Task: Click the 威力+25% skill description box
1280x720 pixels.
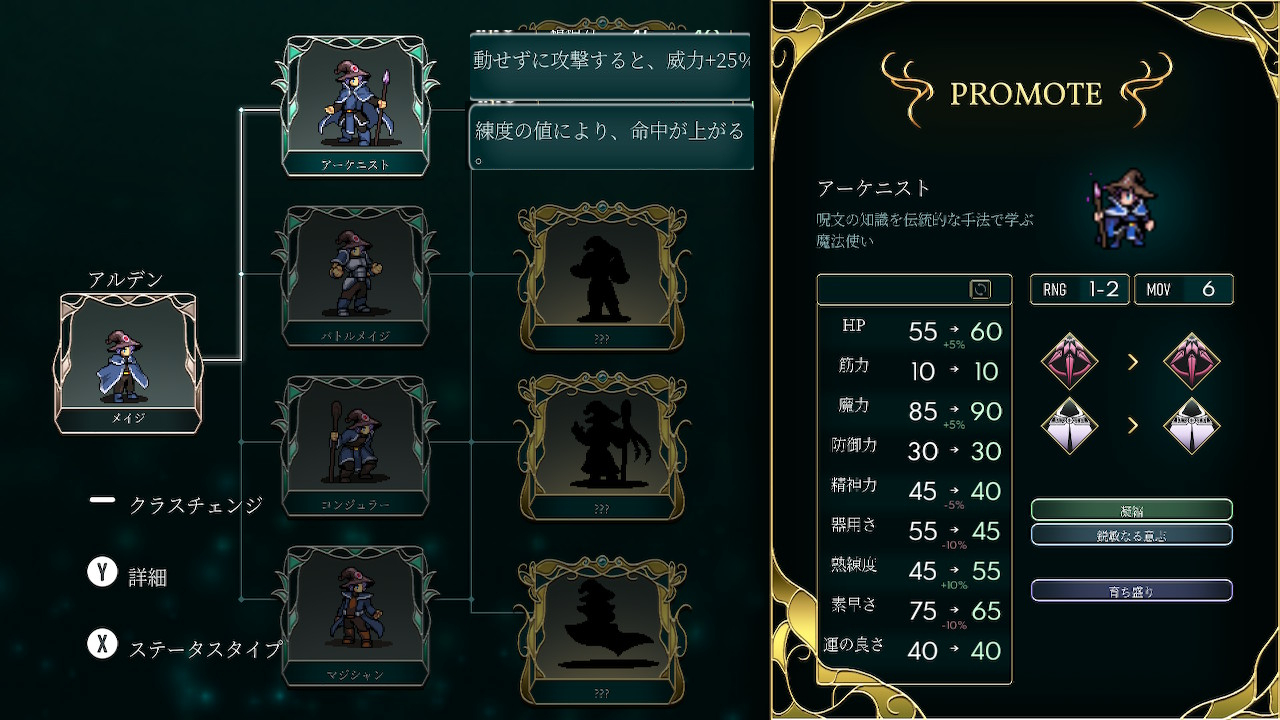Action: coord(611,65)
